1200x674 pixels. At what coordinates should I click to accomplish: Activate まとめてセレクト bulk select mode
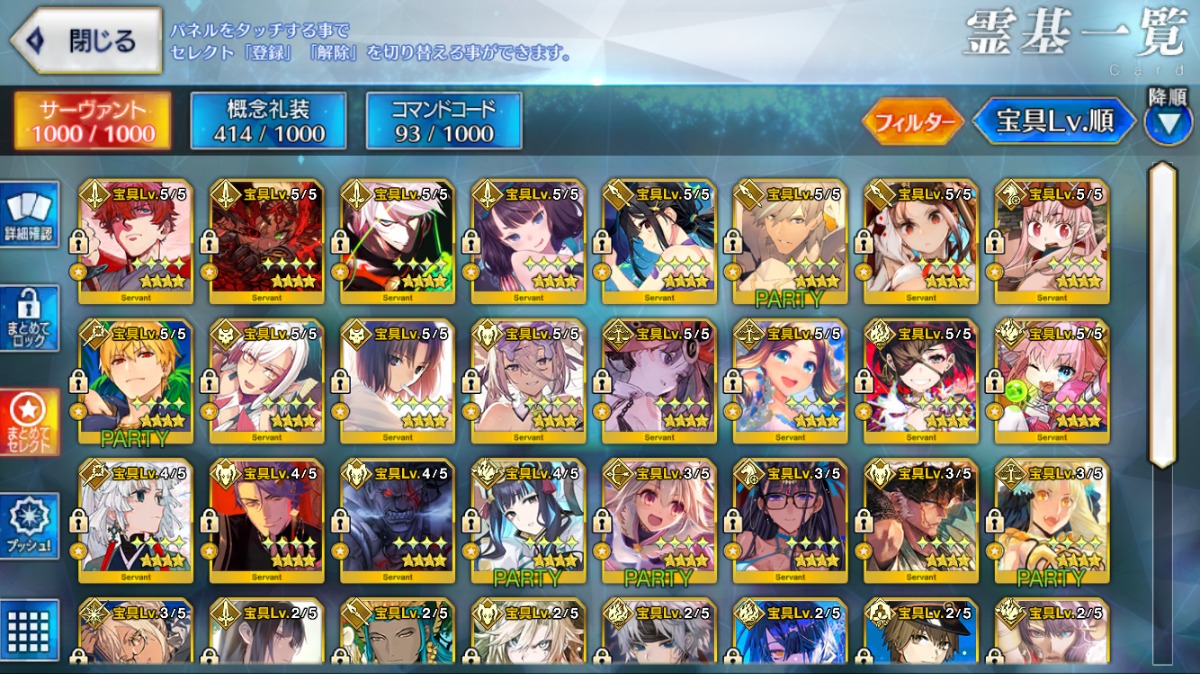coord(30,422)
